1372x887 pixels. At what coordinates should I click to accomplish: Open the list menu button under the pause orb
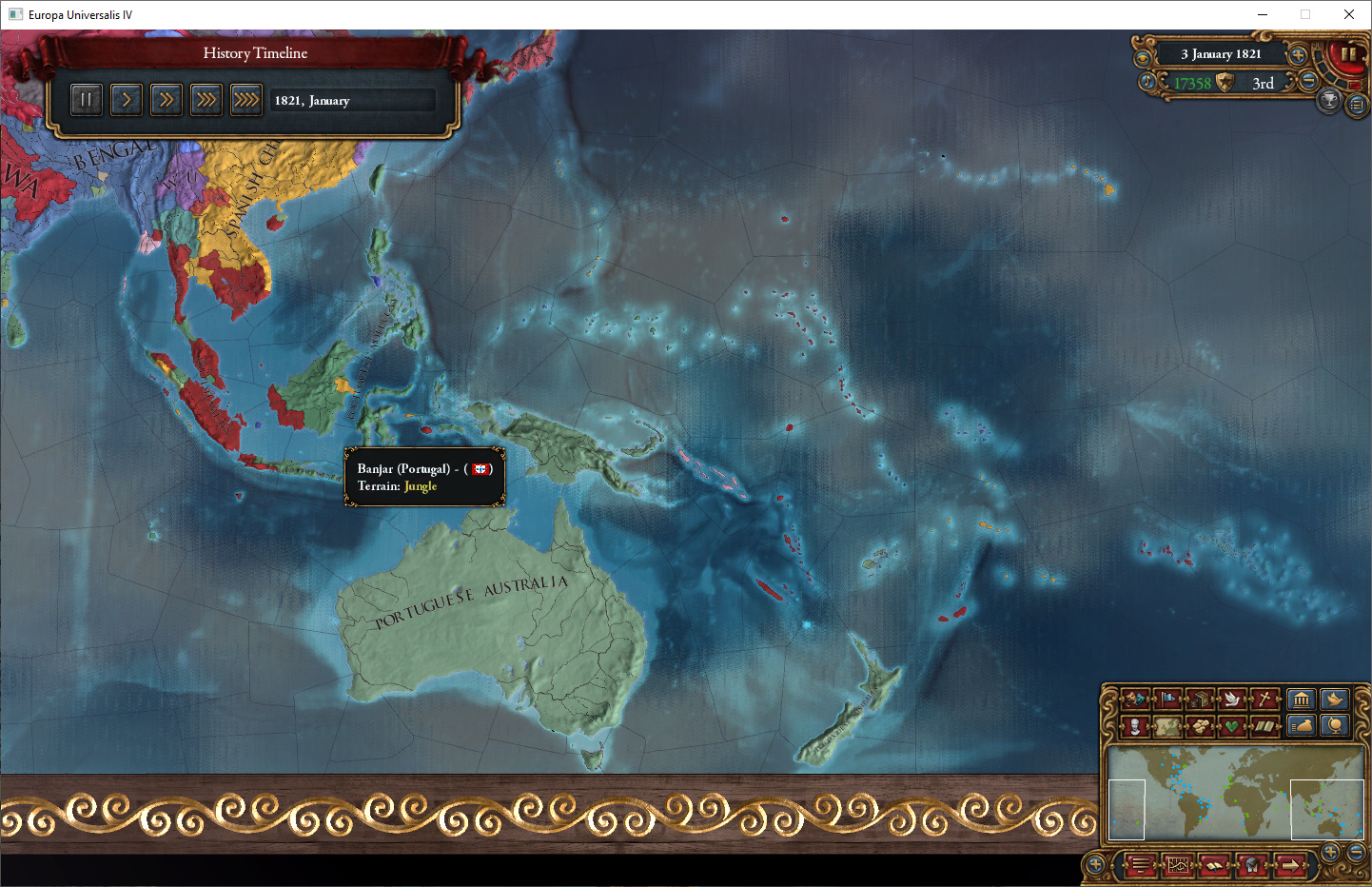pyautogui.click(x=1358, y=105)
